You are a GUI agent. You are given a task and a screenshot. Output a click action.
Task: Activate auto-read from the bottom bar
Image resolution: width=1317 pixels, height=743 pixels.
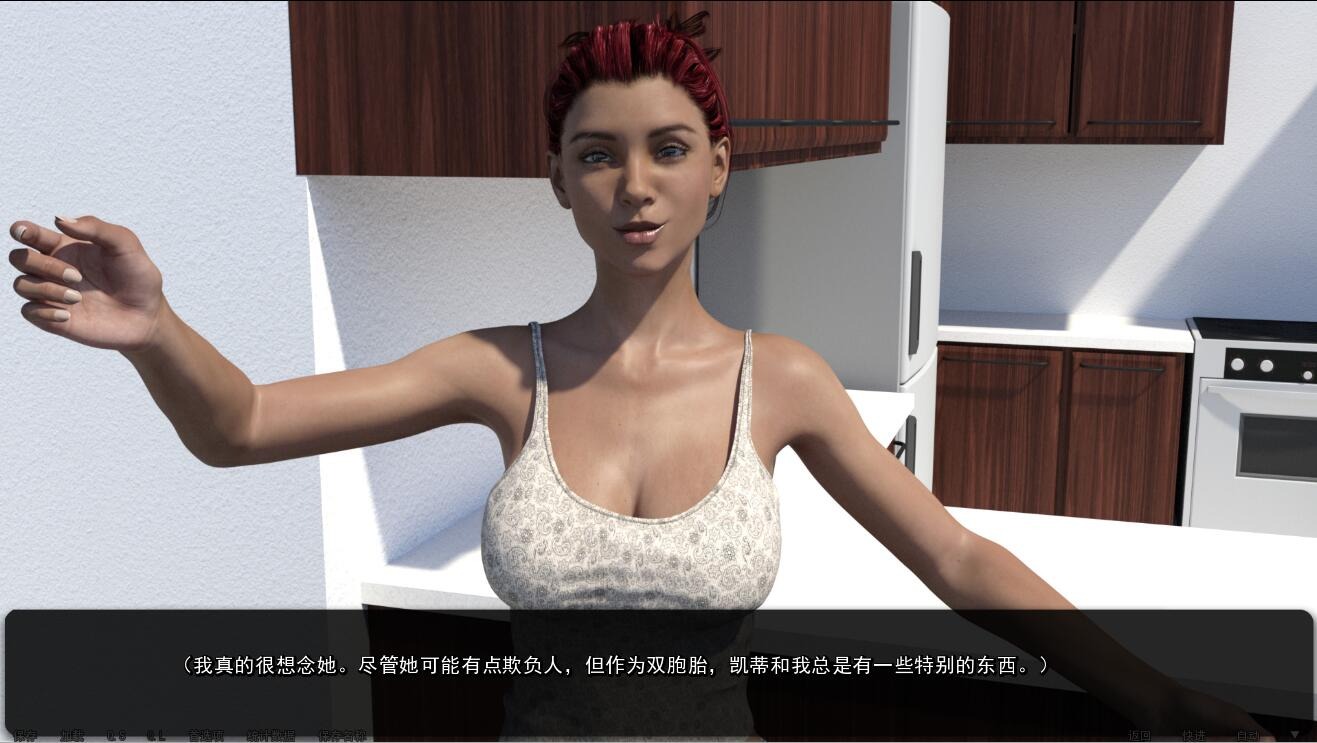pos(1248,734)
